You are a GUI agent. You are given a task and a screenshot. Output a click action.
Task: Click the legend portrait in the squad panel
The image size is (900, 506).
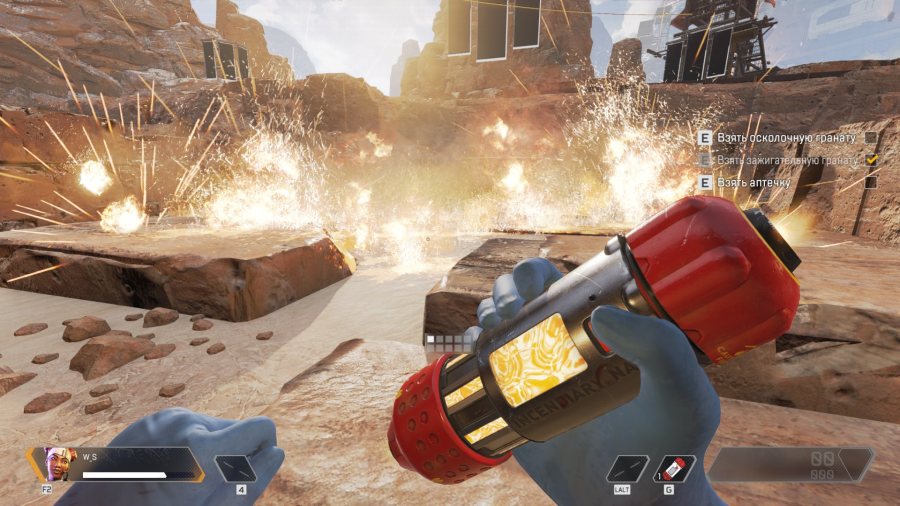tap(59, 463)
